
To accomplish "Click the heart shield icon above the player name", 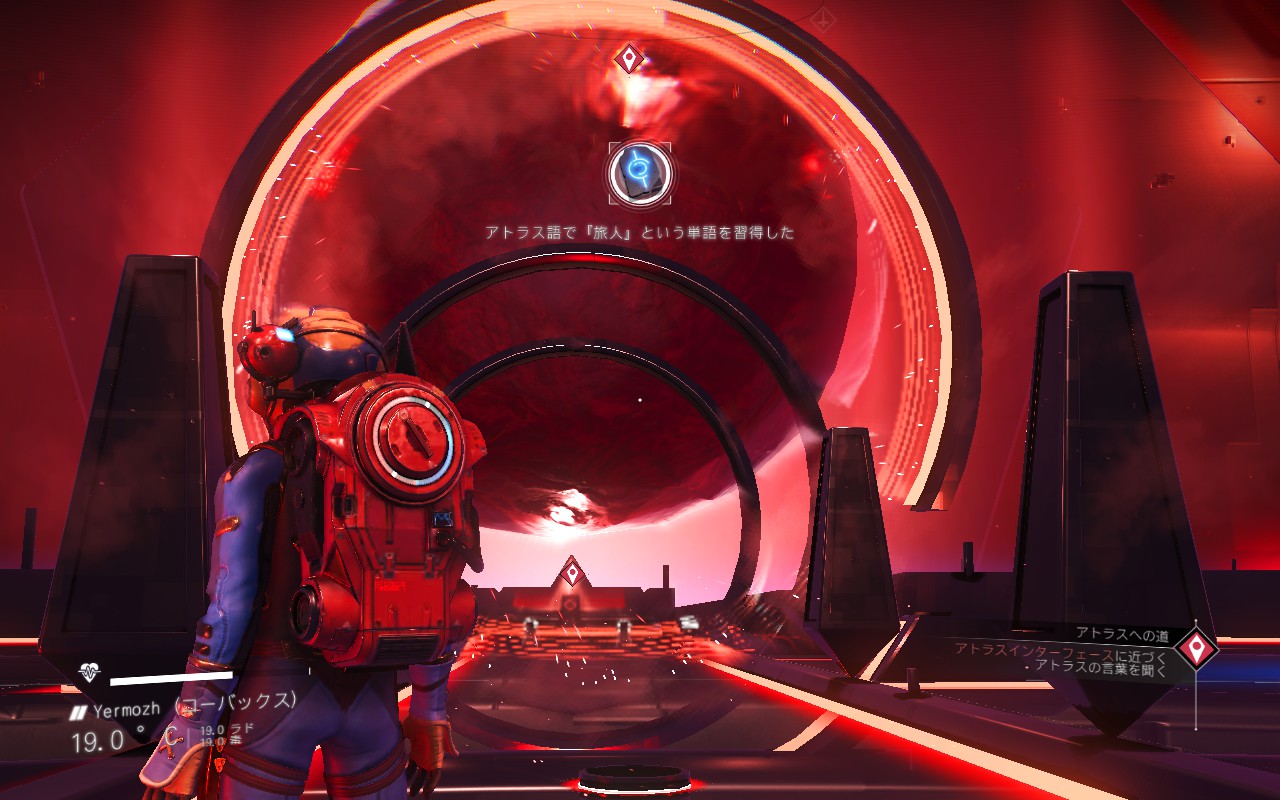I will [90, 673].
